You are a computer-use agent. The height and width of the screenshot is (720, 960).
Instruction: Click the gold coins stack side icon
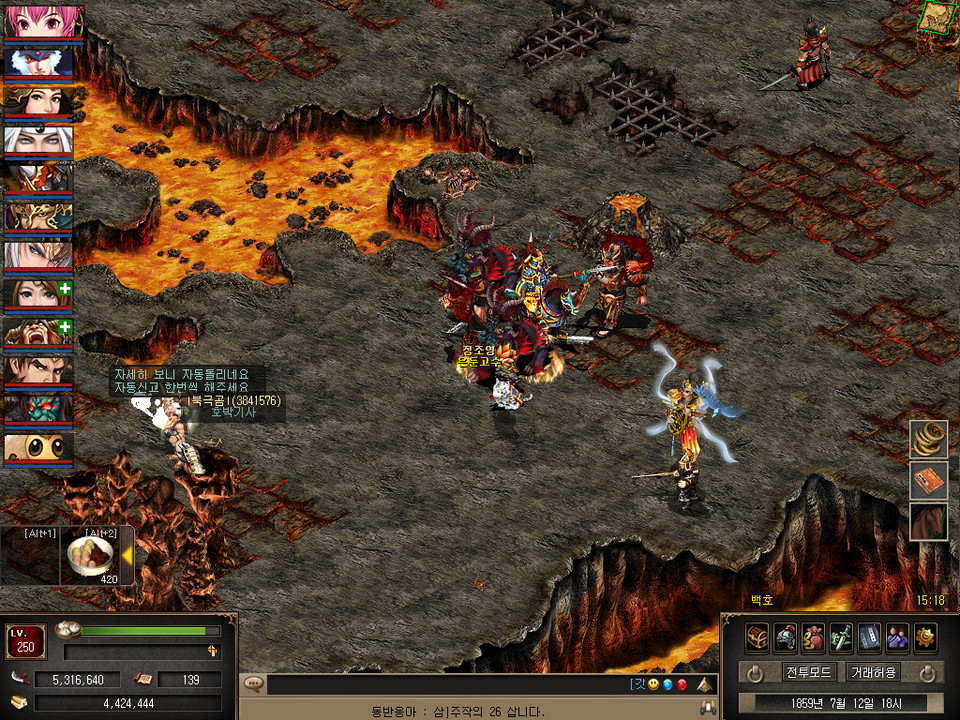point(928,440)
